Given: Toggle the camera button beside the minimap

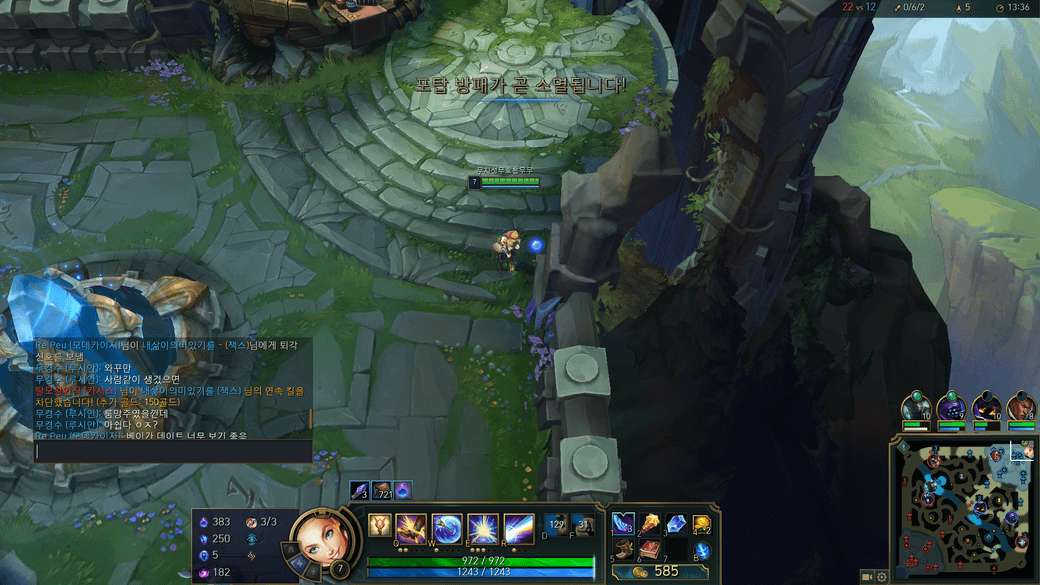Looking at the screenshot, I should pos(867,577).
